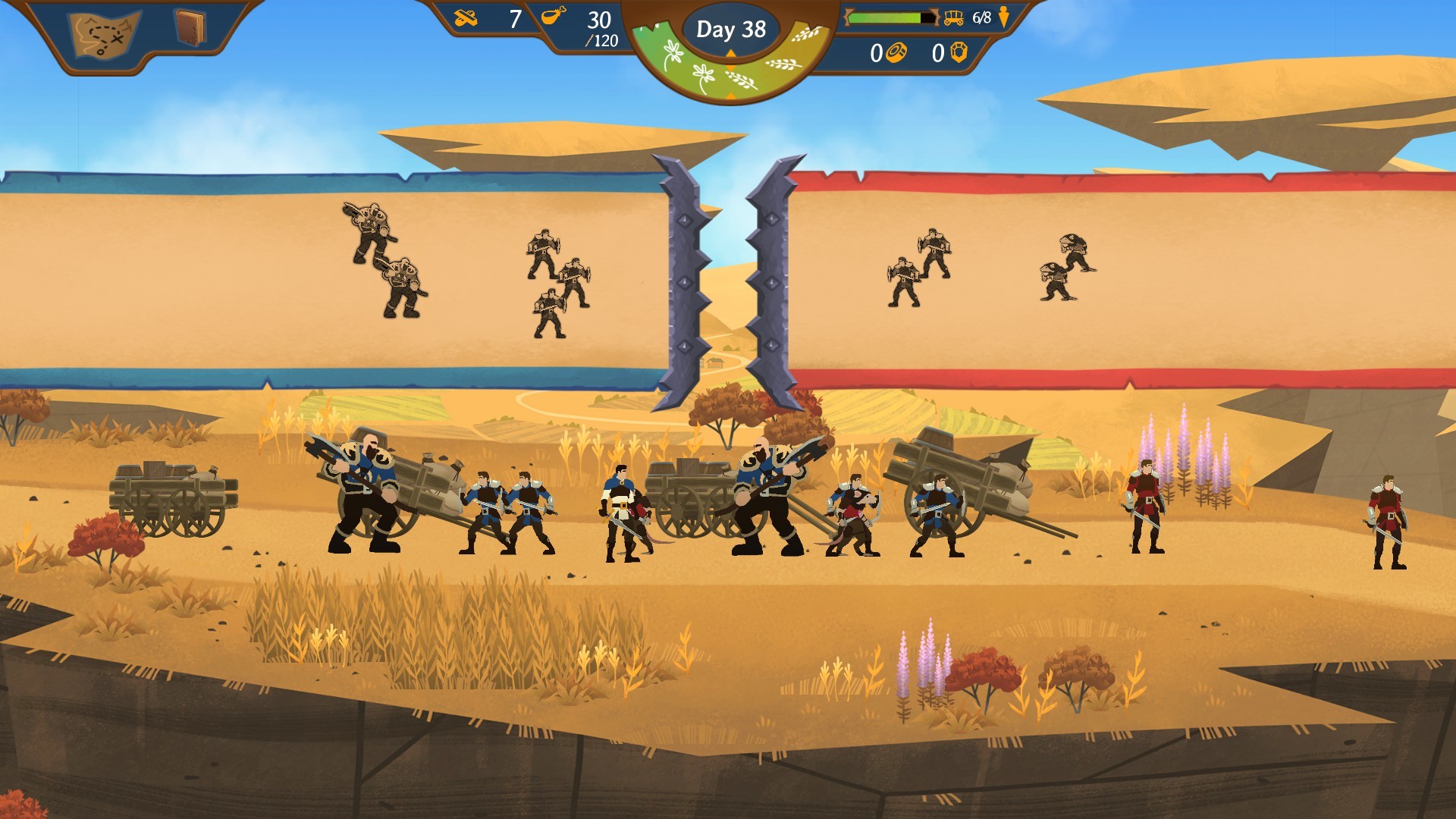Click the coin currency icon
The height and width of the screenshot is (819, 1456).
pos(896,53)
